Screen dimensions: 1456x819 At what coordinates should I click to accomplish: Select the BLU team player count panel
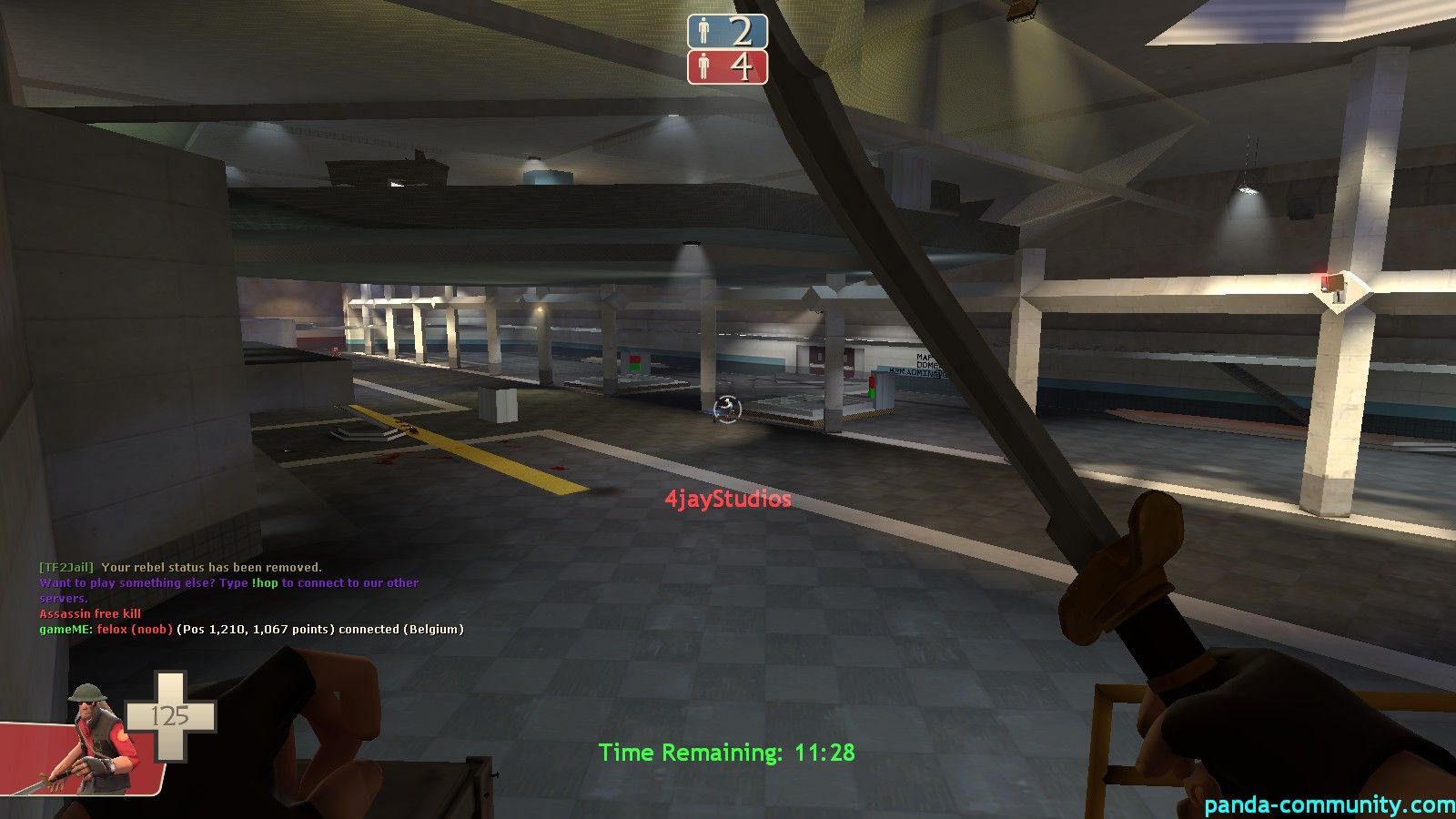pos(727,32)
